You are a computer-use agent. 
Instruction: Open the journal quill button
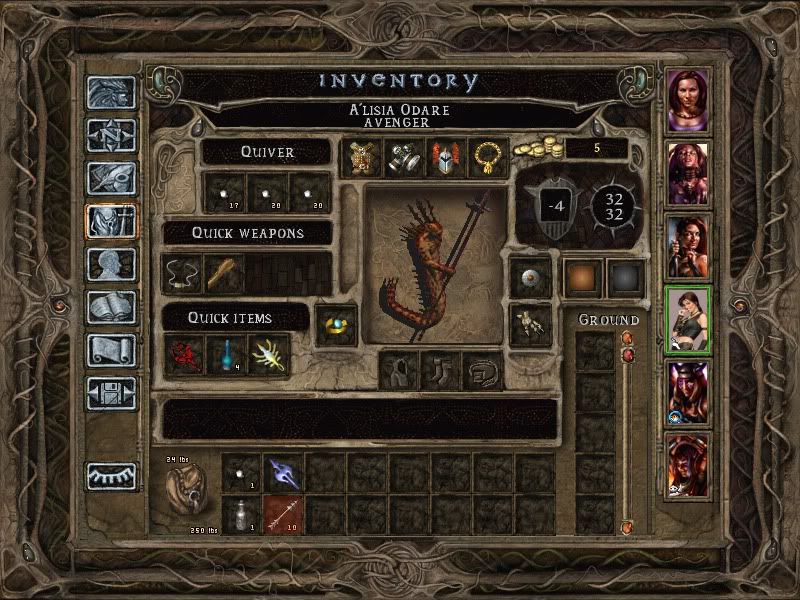pos(110,178)
